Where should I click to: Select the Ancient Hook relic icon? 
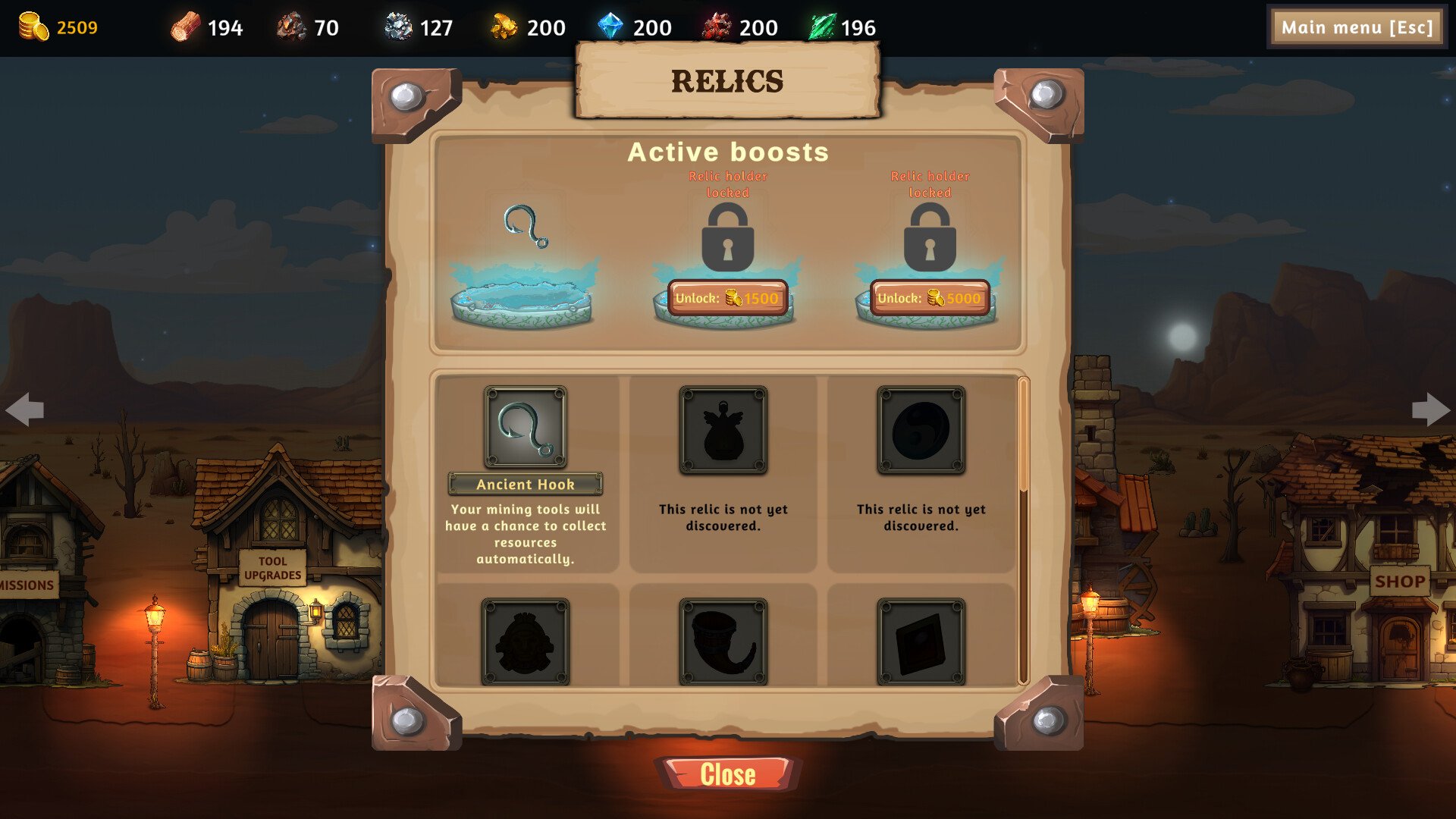tap(526, 428)
